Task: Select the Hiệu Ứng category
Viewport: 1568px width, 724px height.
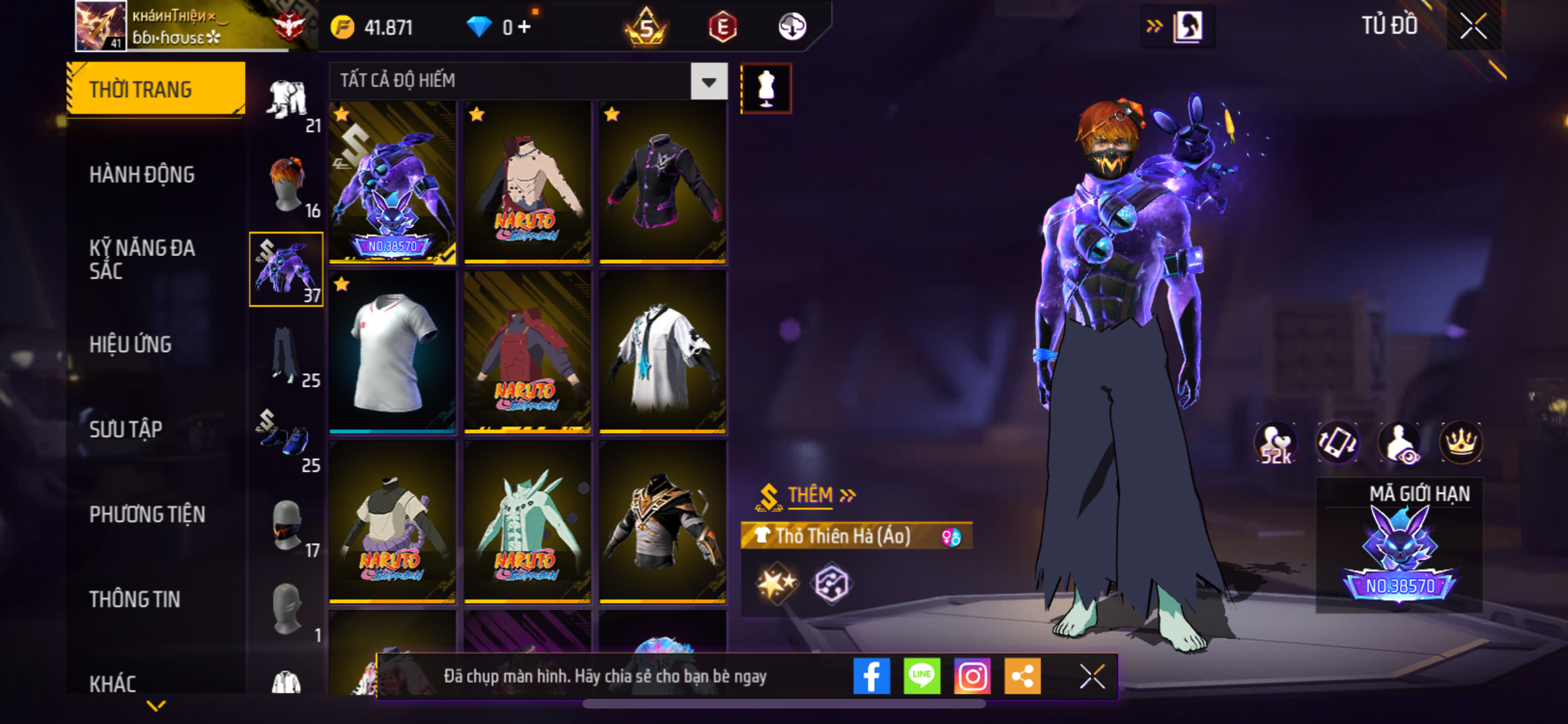Action: (x=131, y=344)
